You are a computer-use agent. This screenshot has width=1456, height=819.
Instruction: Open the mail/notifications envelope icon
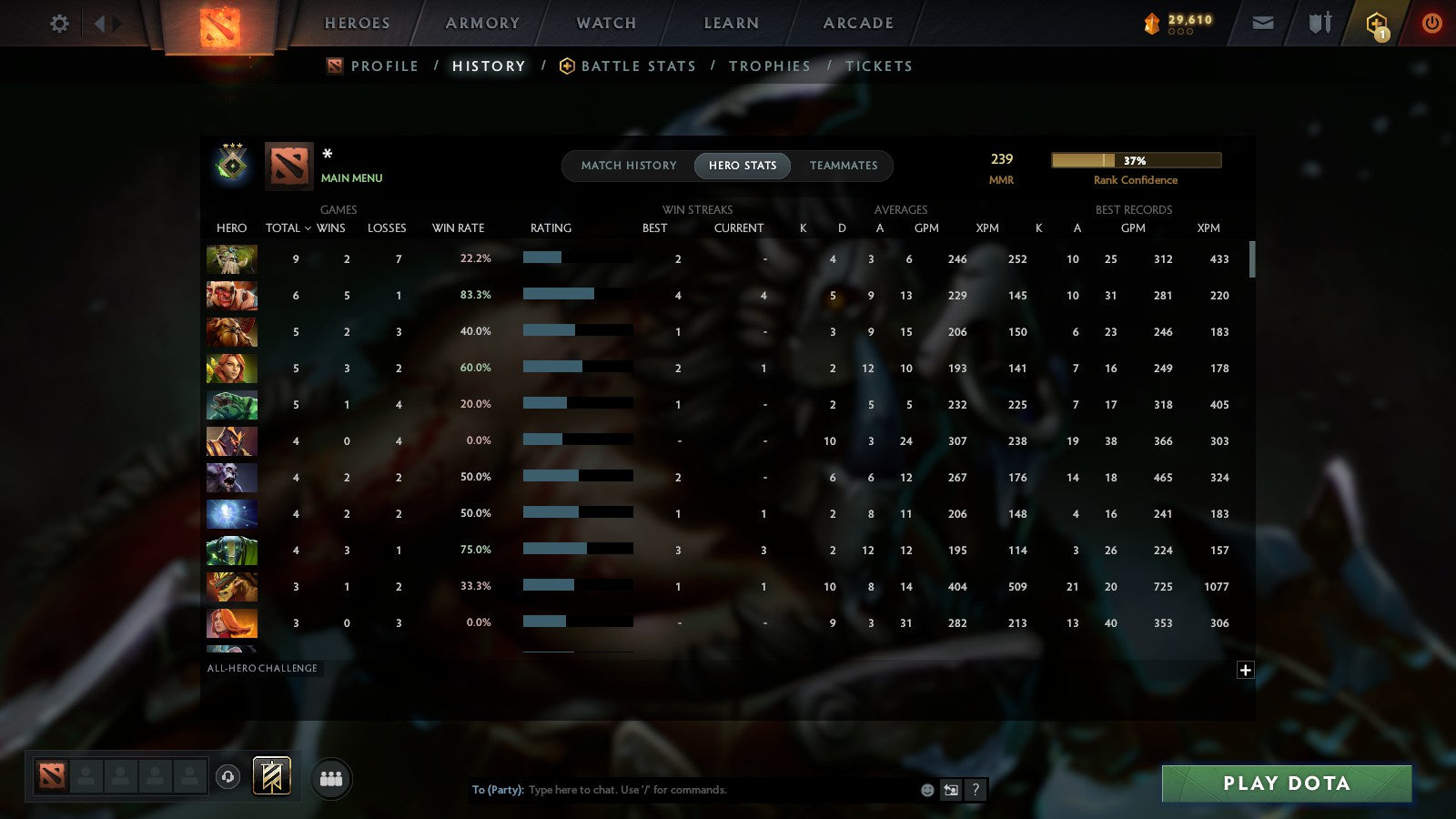1262,23
